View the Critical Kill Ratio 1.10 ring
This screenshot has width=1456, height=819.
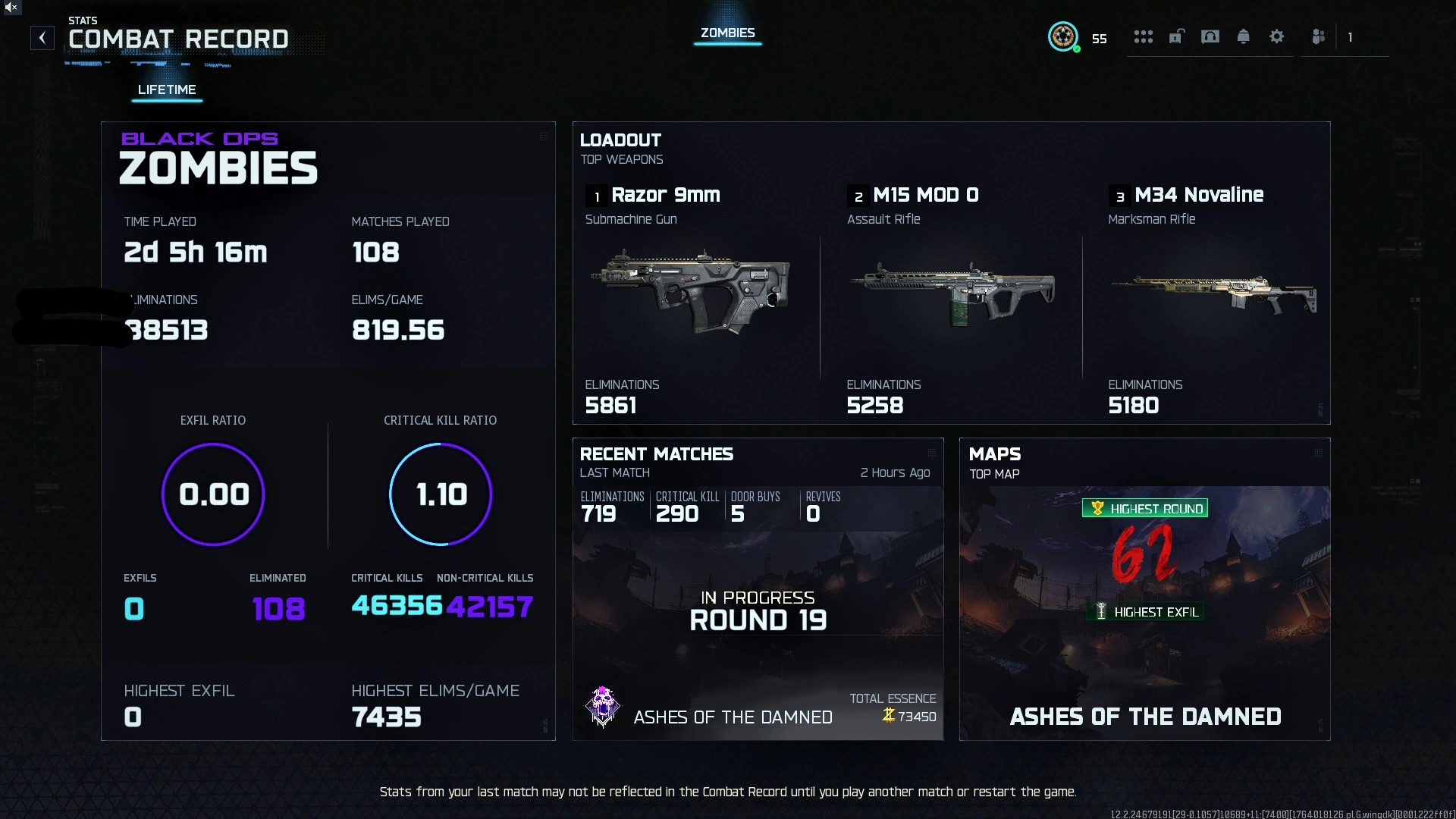click(440, 494)
